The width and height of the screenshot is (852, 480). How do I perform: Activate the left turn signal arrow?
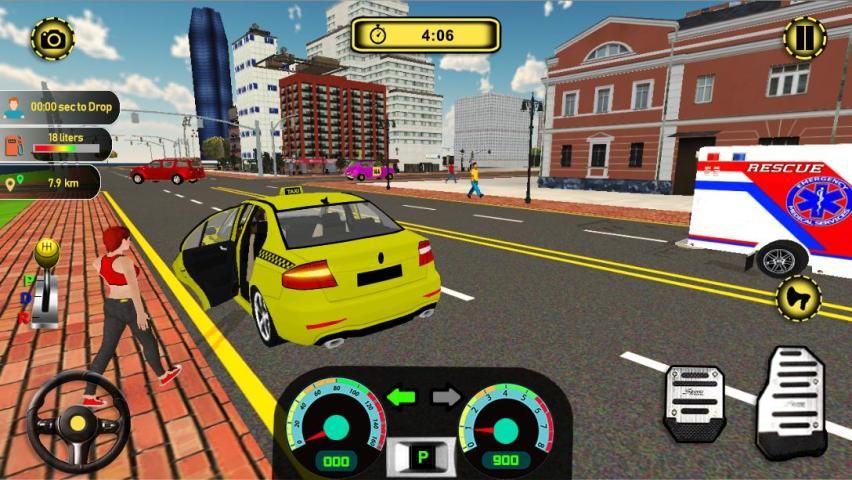click(401, 397)
